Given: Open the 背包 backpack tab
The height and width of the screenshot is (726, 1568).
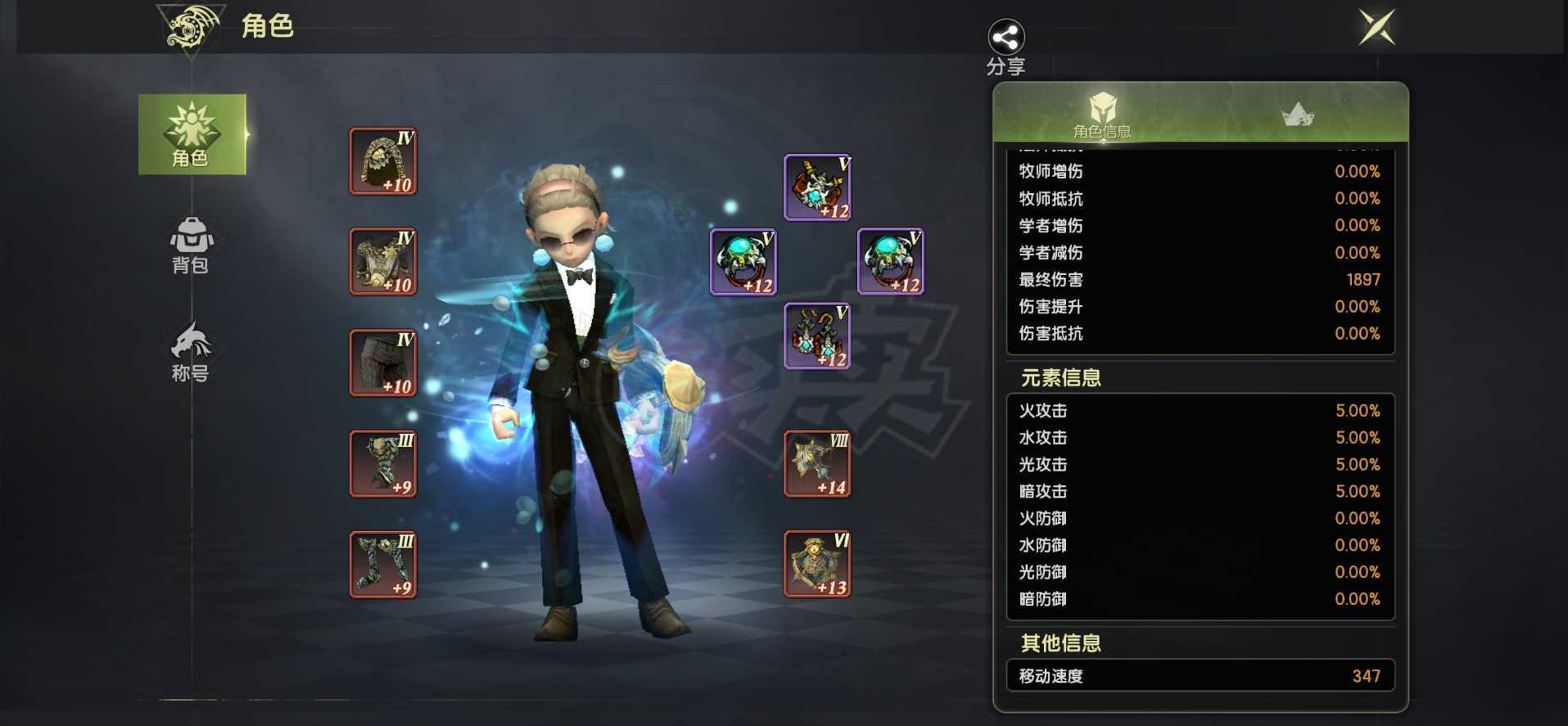Looking at the screenshot, I should (191, 245).
